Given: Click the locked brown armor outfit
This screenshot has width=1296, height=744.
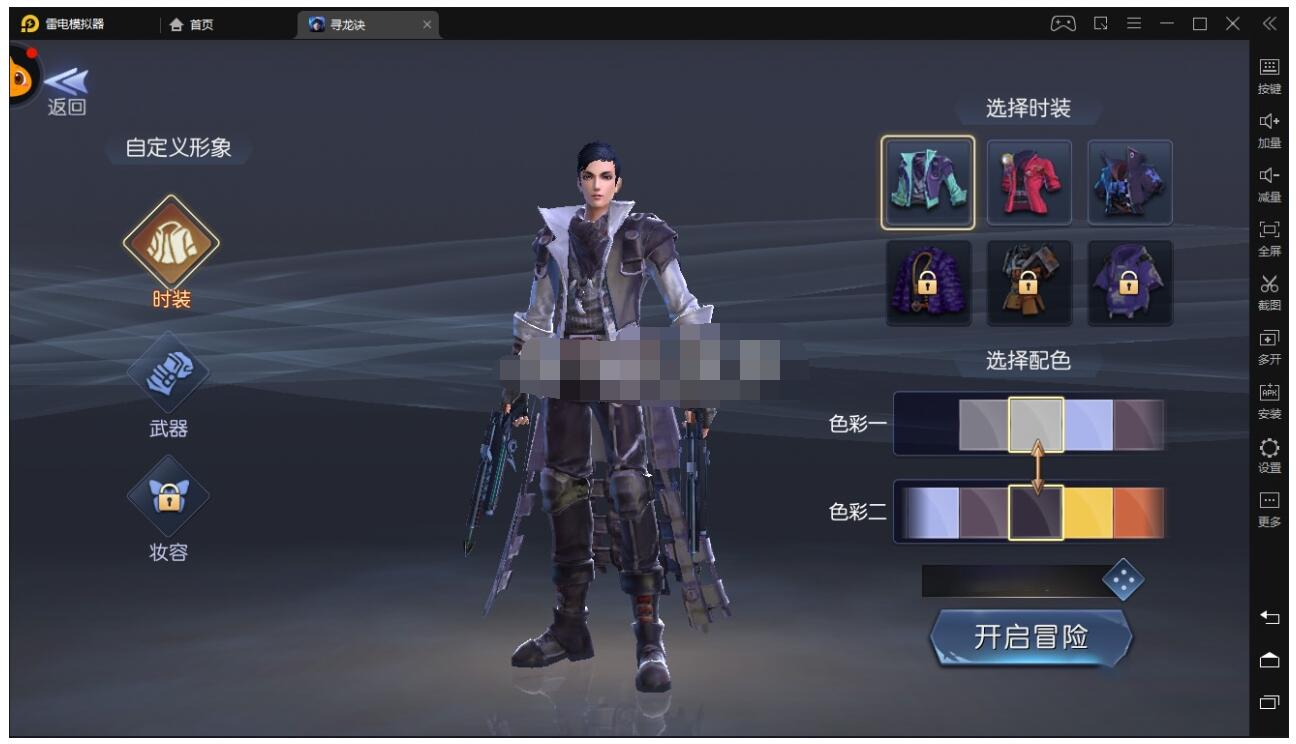Looking at the screenshot, I should (x=1029, y=283).
